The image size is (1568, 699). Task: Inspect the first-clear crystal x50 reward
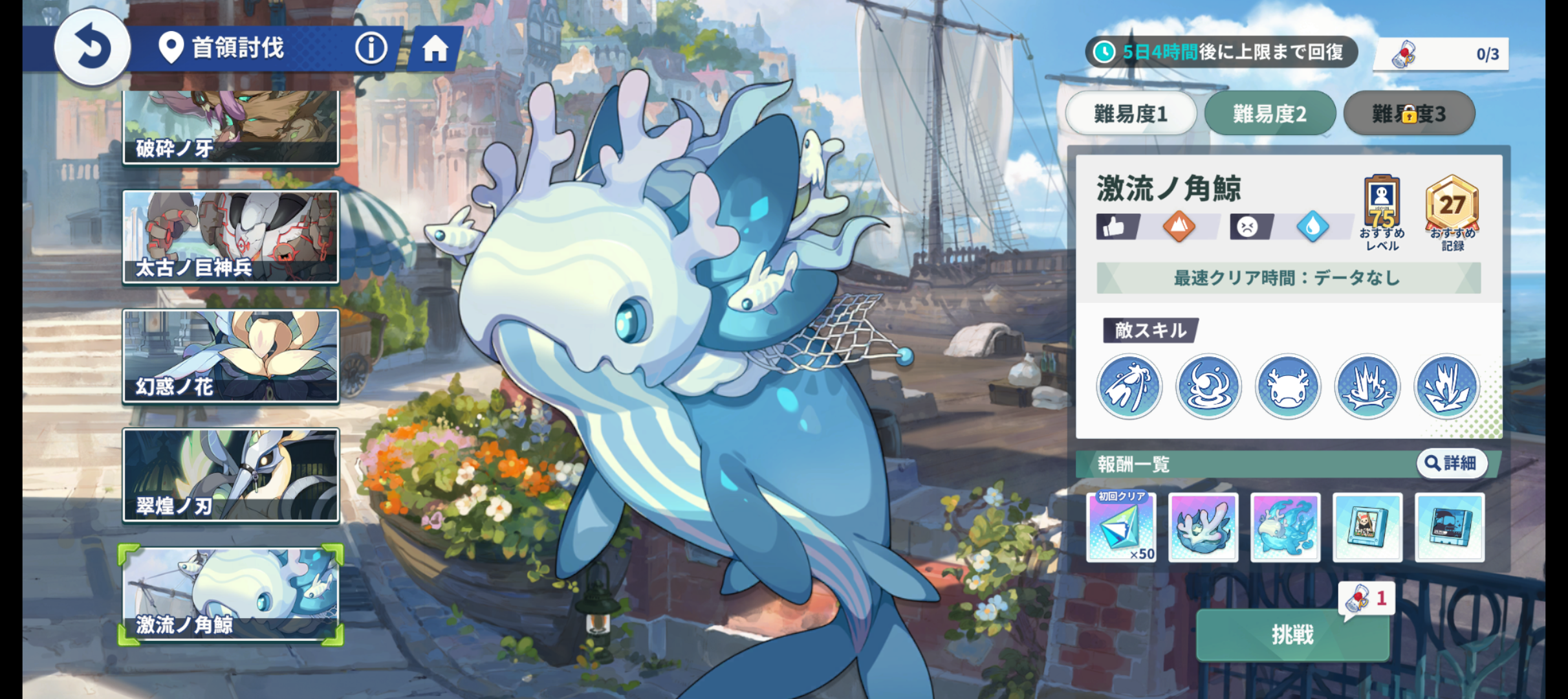pyautogui.click(x=1121, y=527)
